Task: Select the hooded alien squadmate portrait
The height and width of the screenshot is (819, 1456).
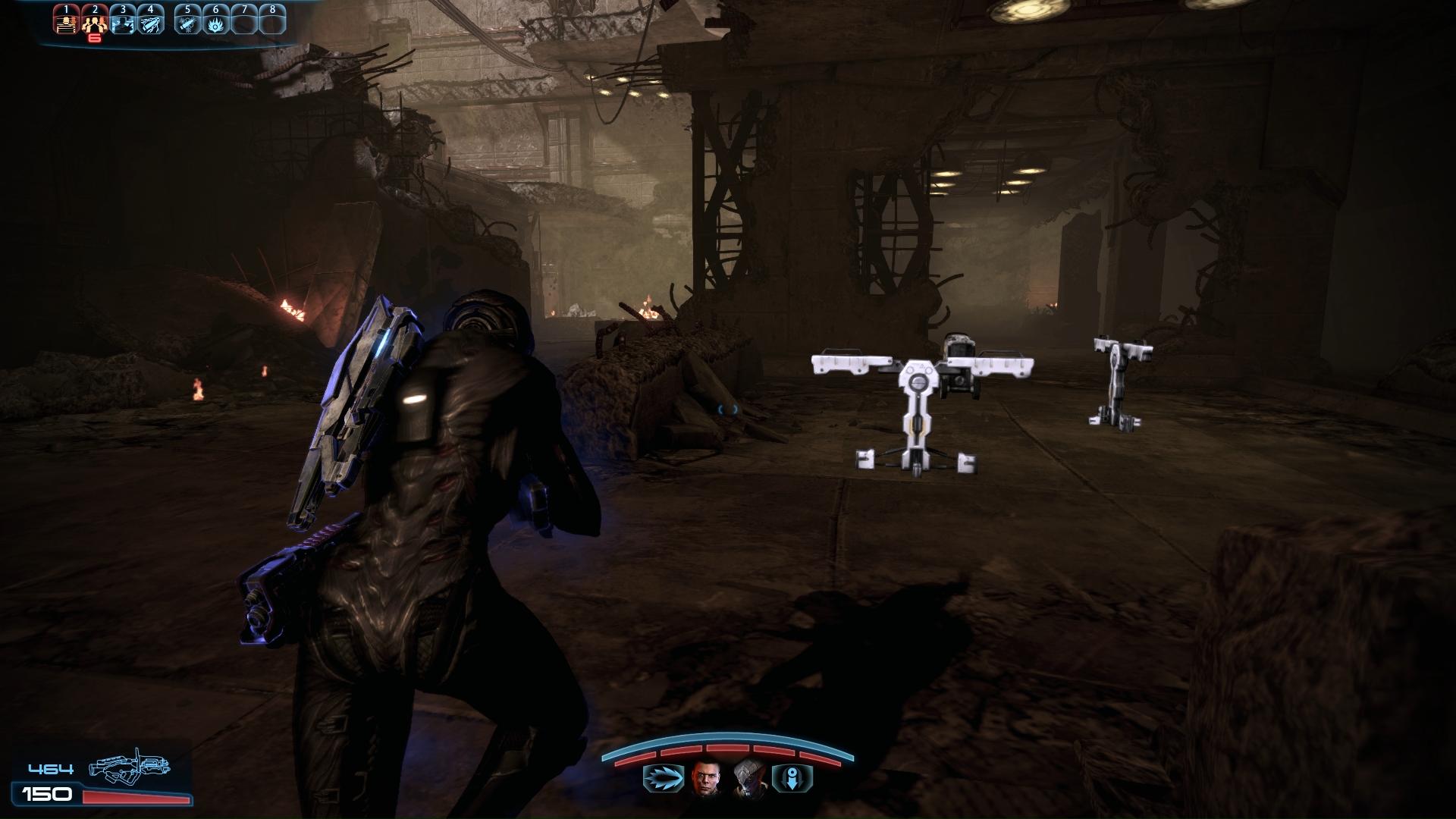Action: (x=747, y=778)
